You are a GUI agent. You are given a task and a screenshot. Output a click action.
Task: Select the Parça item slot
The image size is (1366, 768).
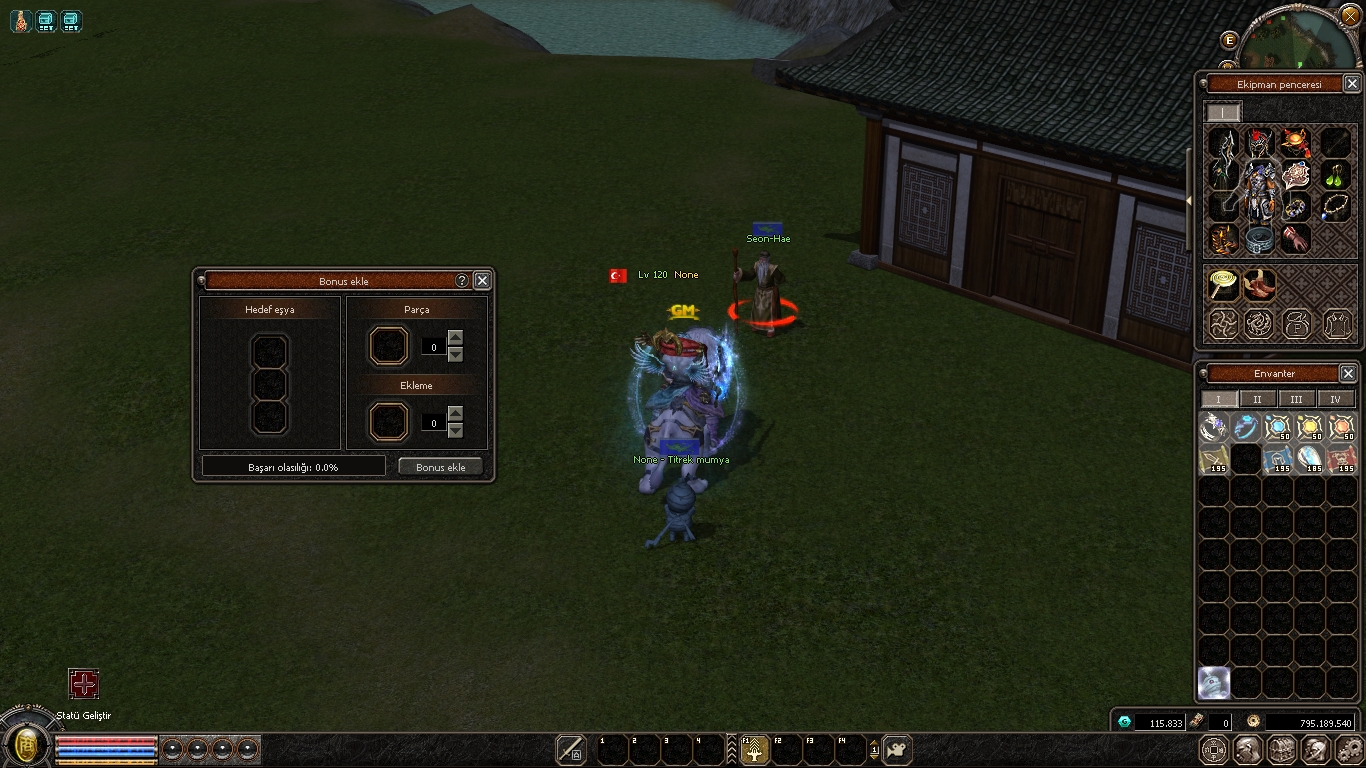(389, 346)
